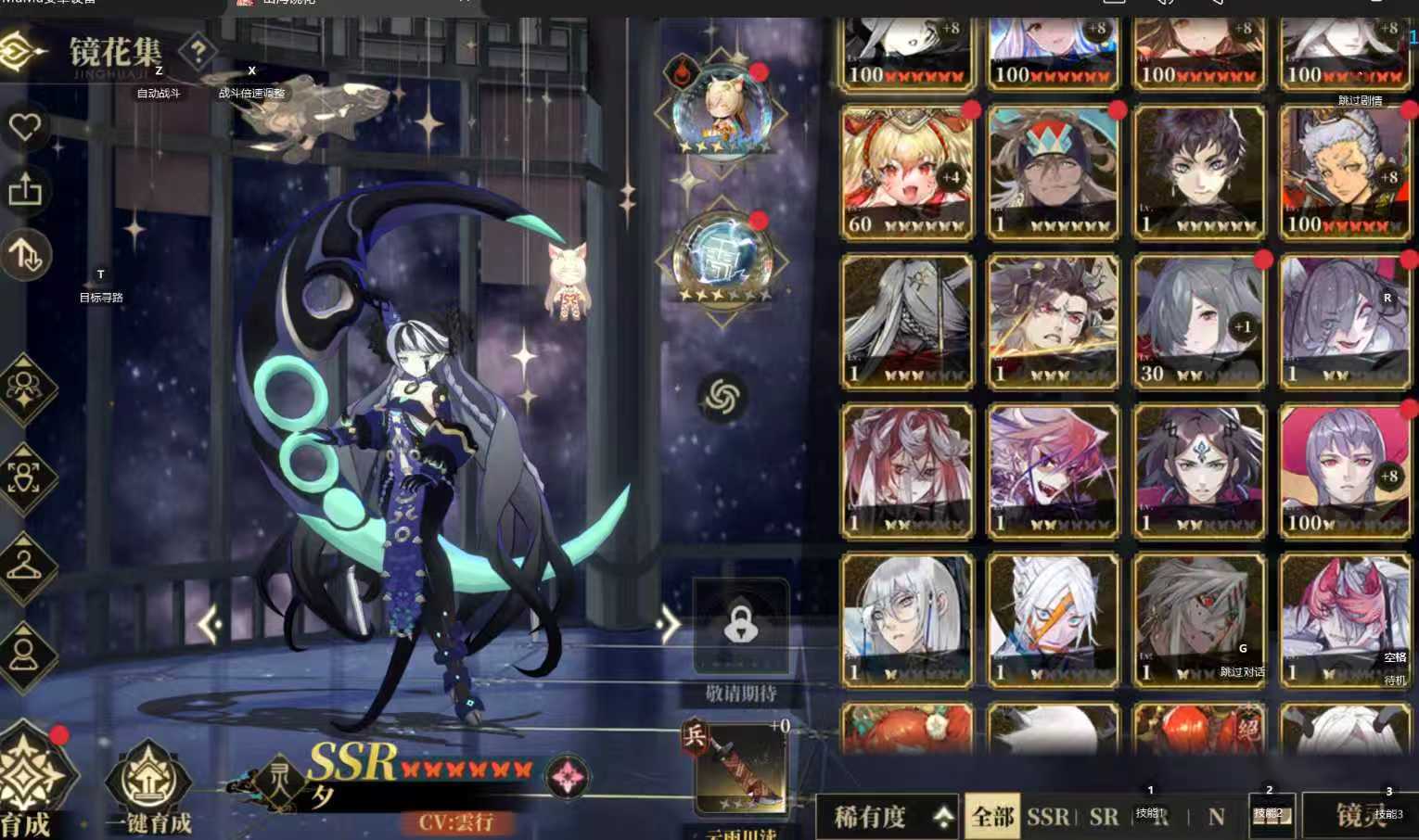1419x840 pixels.
Task: Open the clothes hanger outfit icon
Action: click(x=25, y=567)
